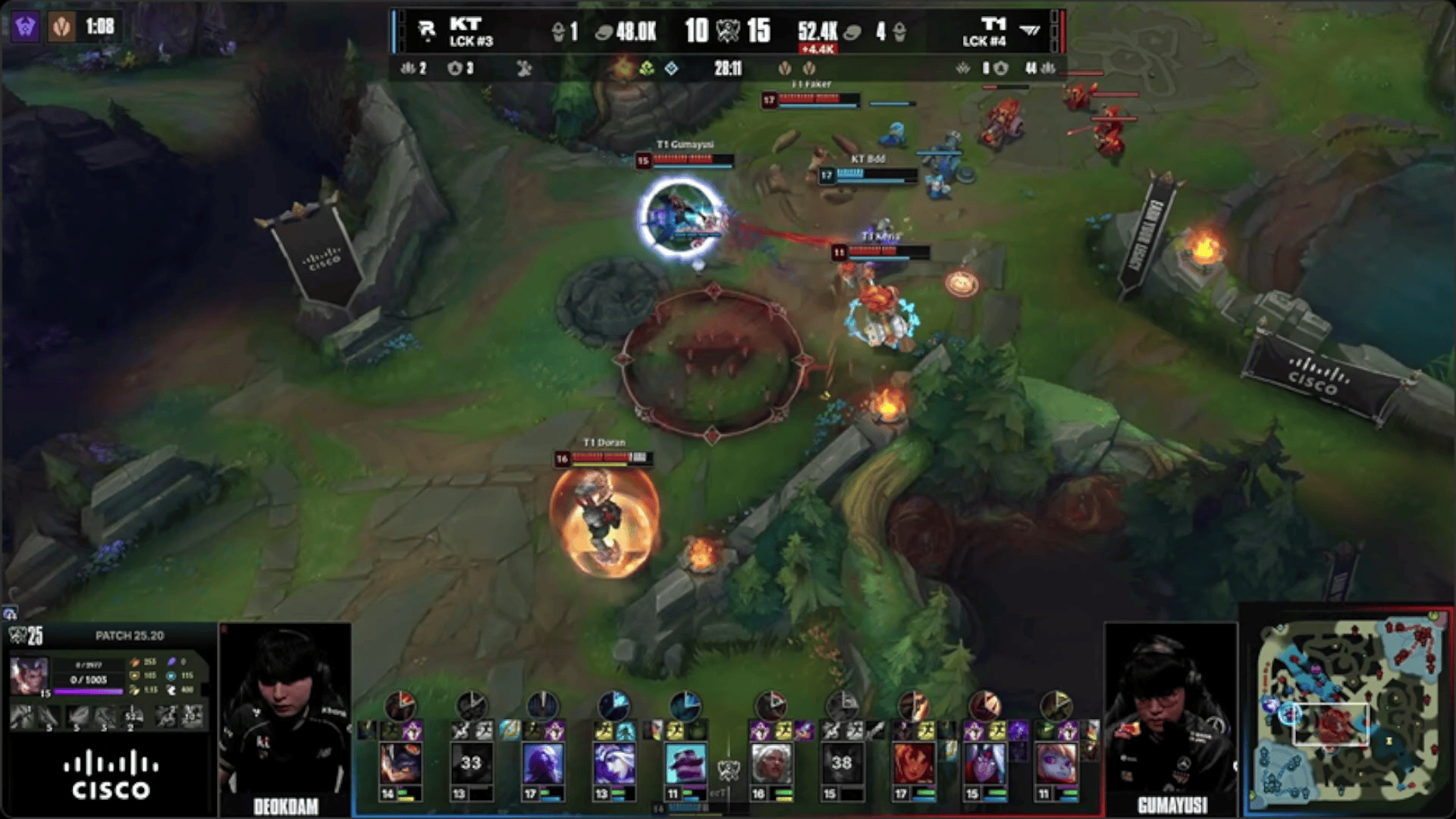Select the level 13 white-haired blue-team champion portrait

point(613,764)
